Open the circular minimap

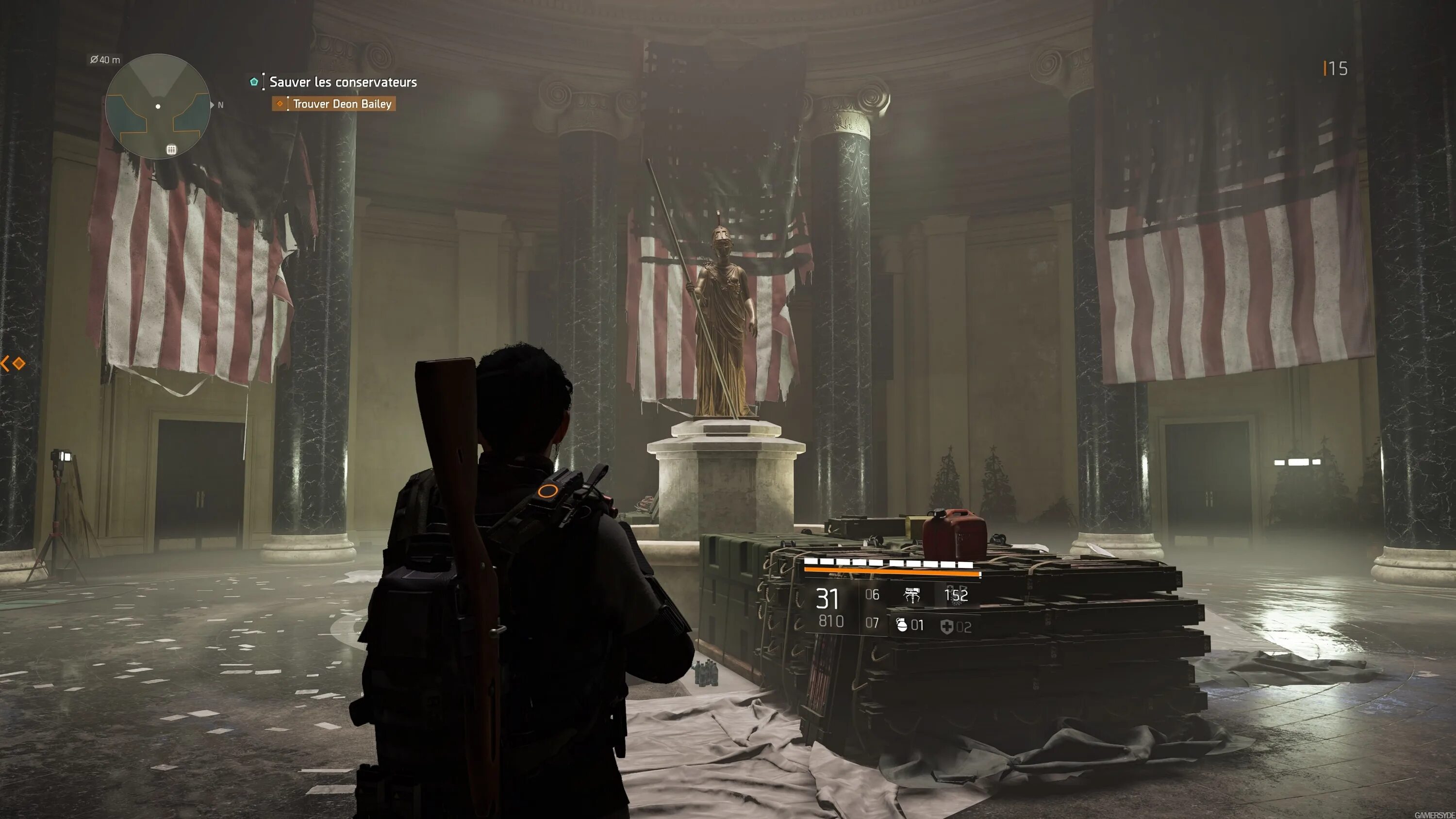point(158,106)
